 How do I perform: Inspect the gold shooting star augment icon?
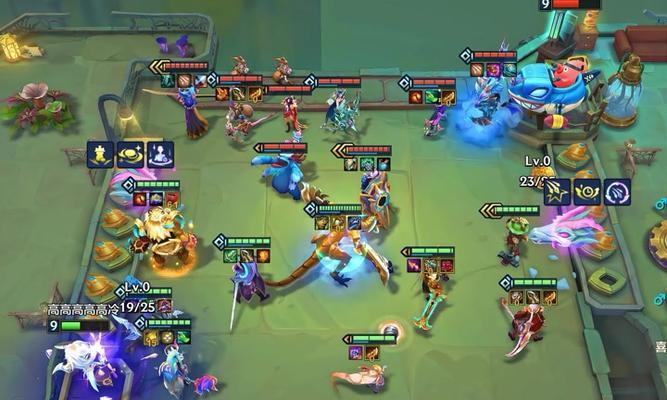pos(558,191)
